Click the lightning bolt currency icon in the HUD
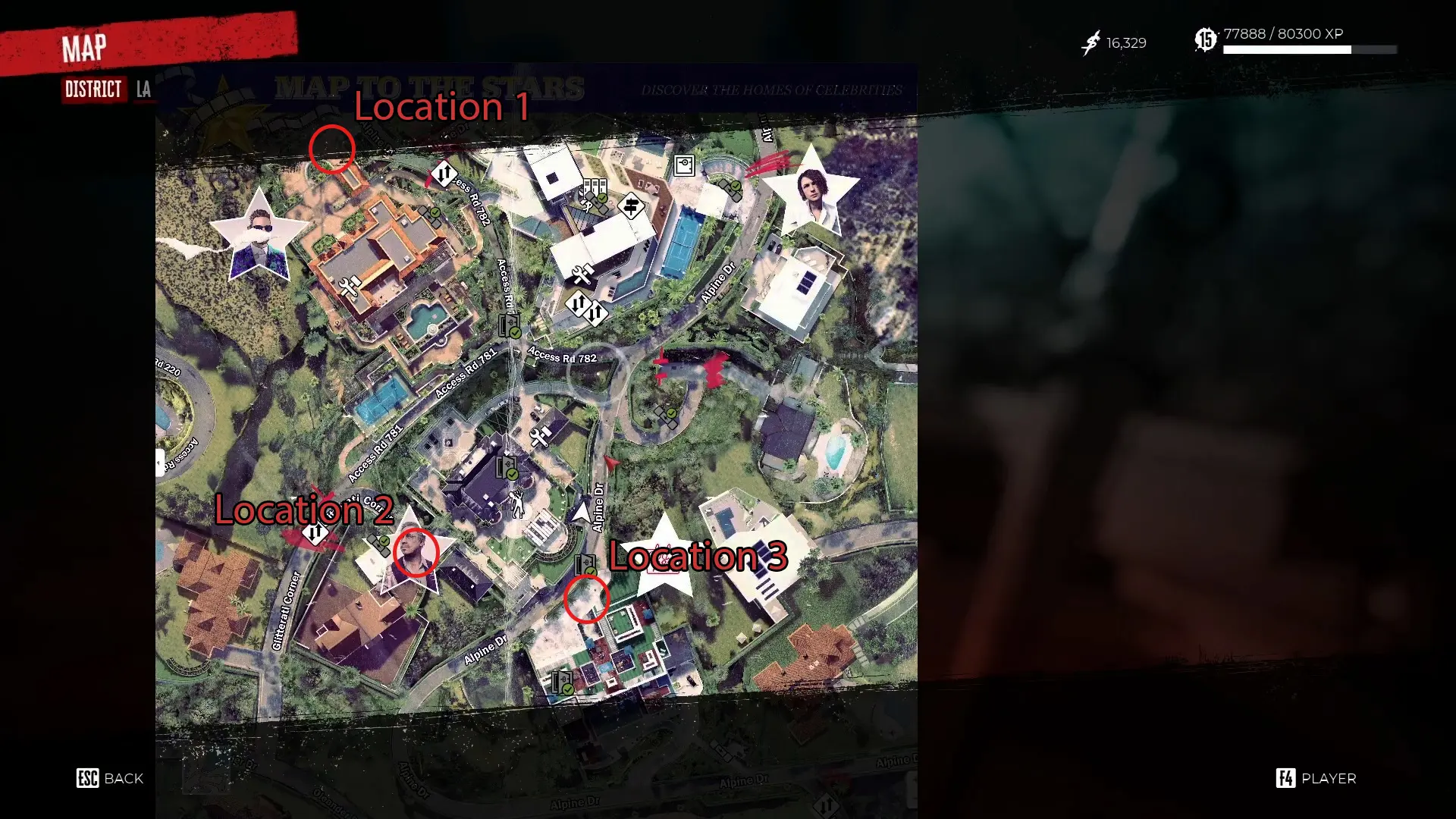 (1090, 43)
